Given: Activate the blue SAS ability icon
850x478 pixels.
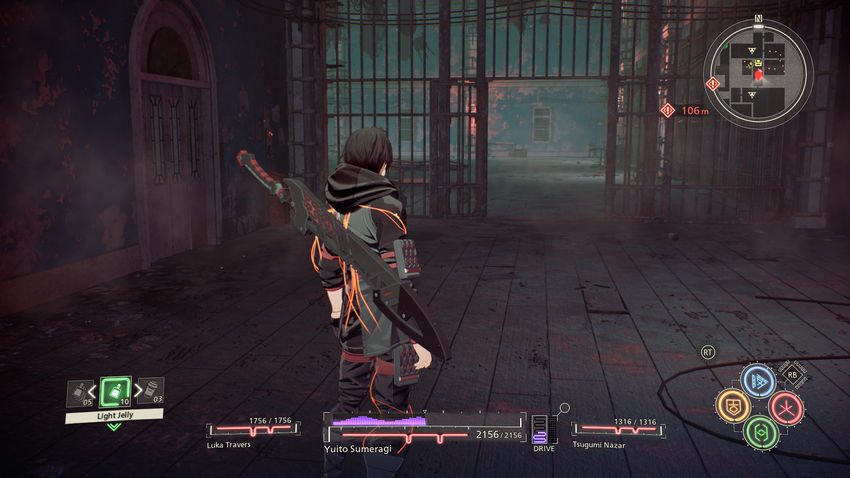Looking at the screenshot, I should point(758,381).
